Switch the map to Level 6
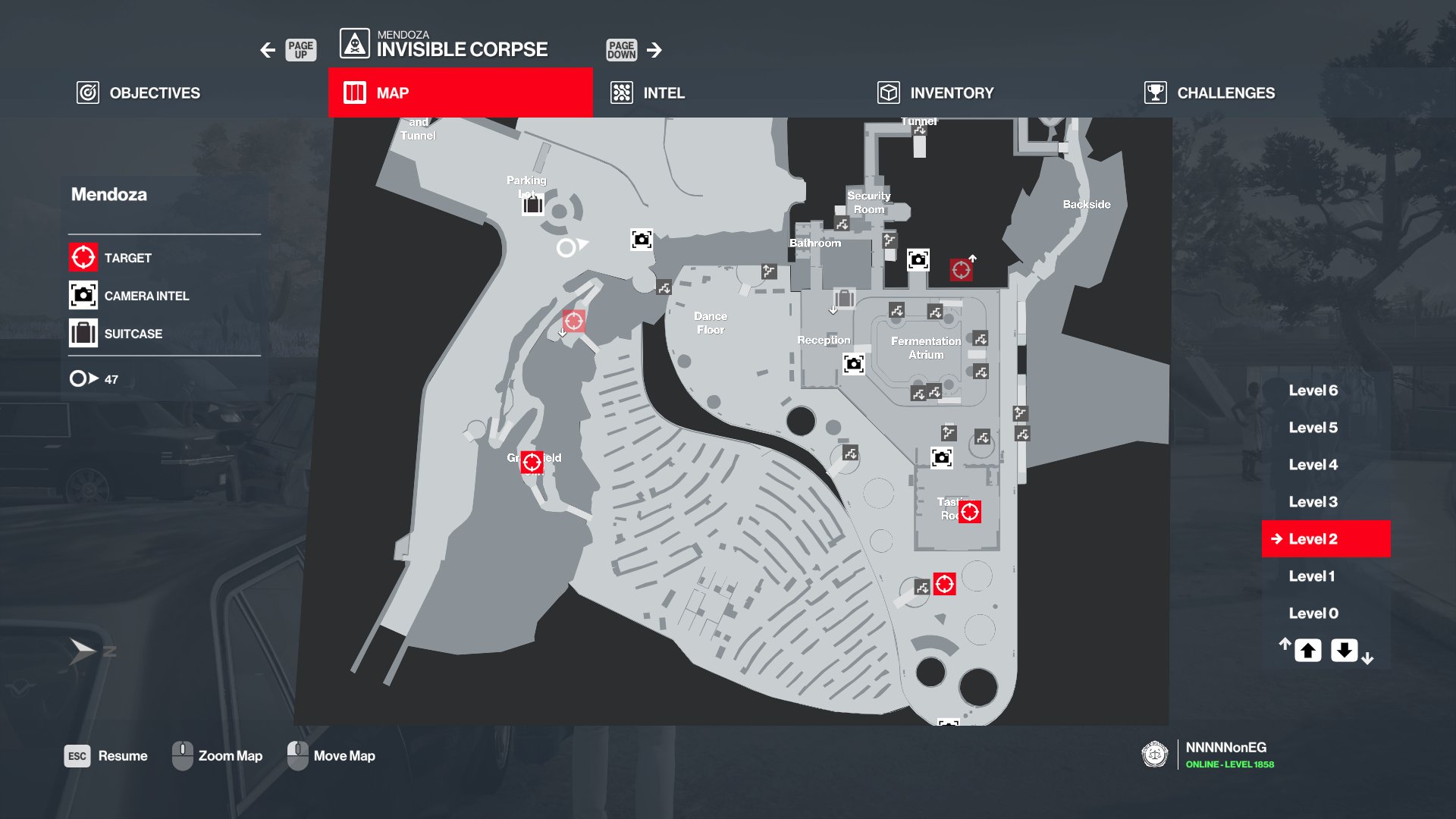Image resolution: width=1456 pixels, height=819 pixels. tap(1313, 391)
